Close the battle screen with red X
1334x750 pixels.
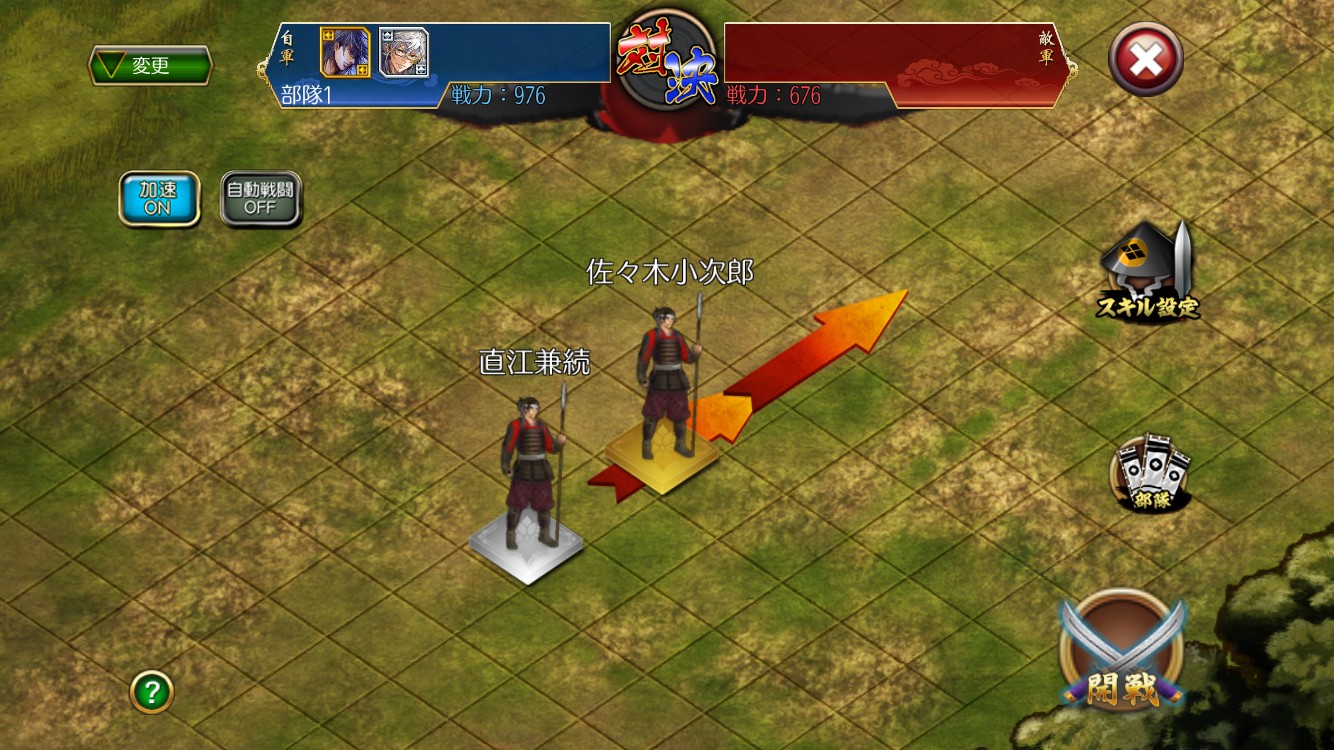[x=1145, y=60]
